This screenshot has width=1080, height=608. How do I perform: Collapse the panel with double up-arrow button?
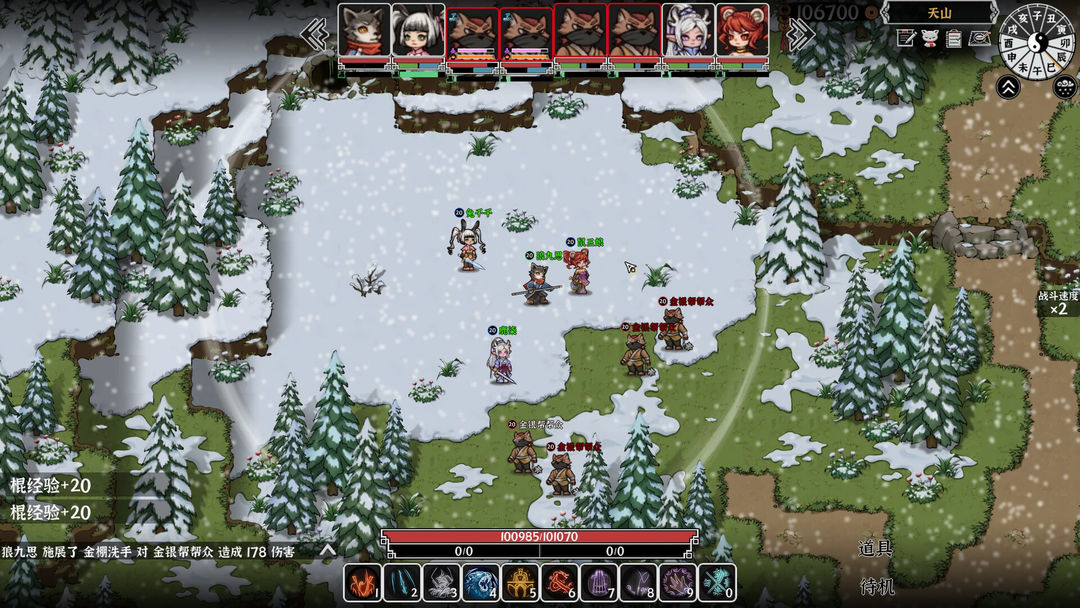coord(1008,87)
